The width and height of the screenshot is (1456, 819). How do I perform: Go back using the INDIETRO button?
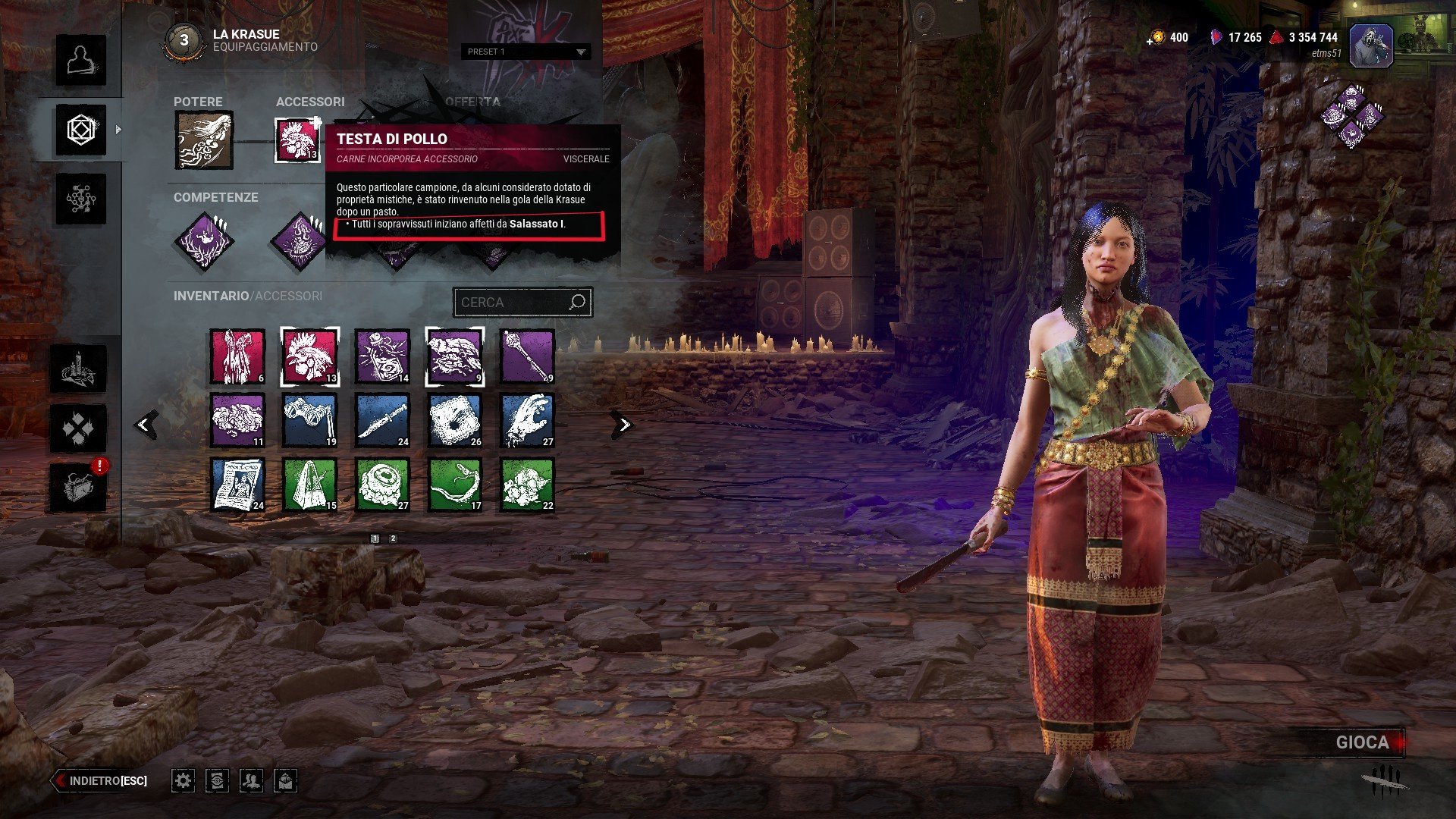point(100,780)
